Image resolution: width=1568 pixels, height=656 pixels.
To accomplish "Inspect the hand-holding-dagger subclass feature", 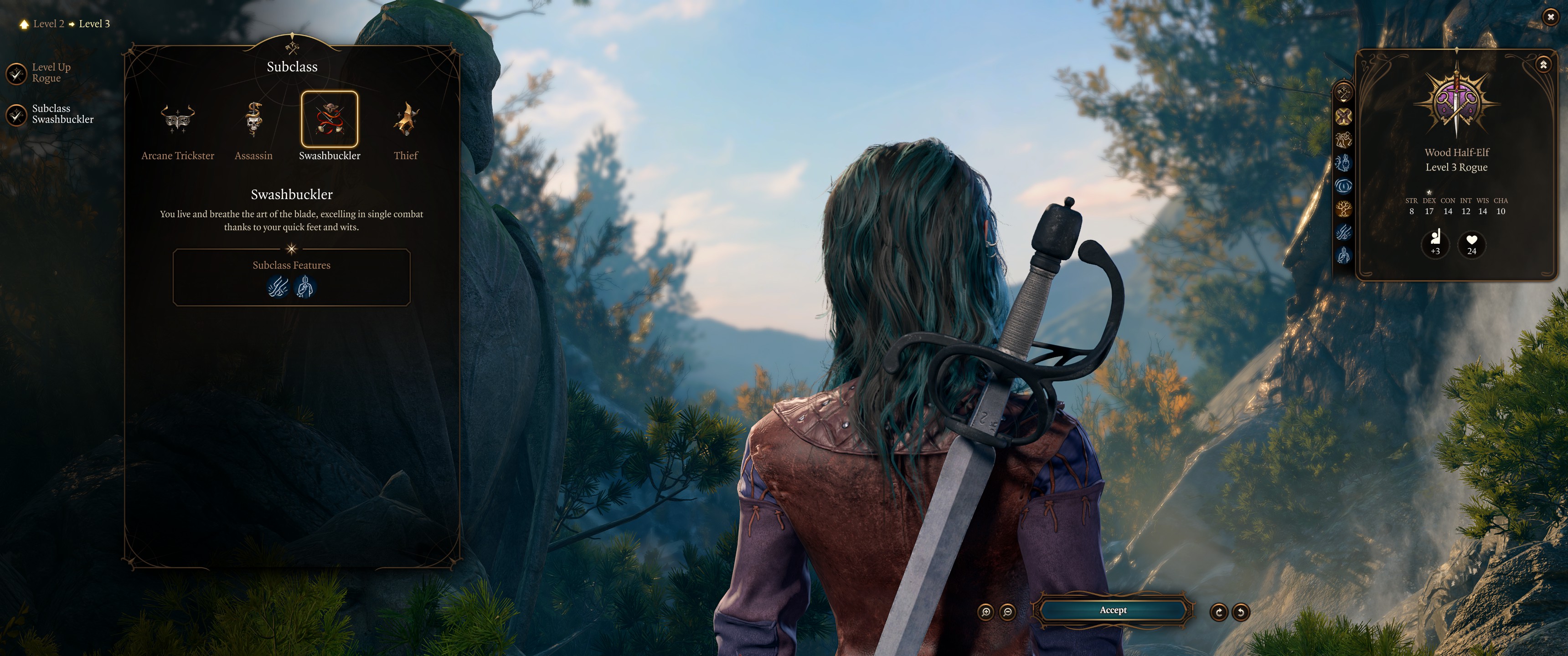I will click(305, 287).
